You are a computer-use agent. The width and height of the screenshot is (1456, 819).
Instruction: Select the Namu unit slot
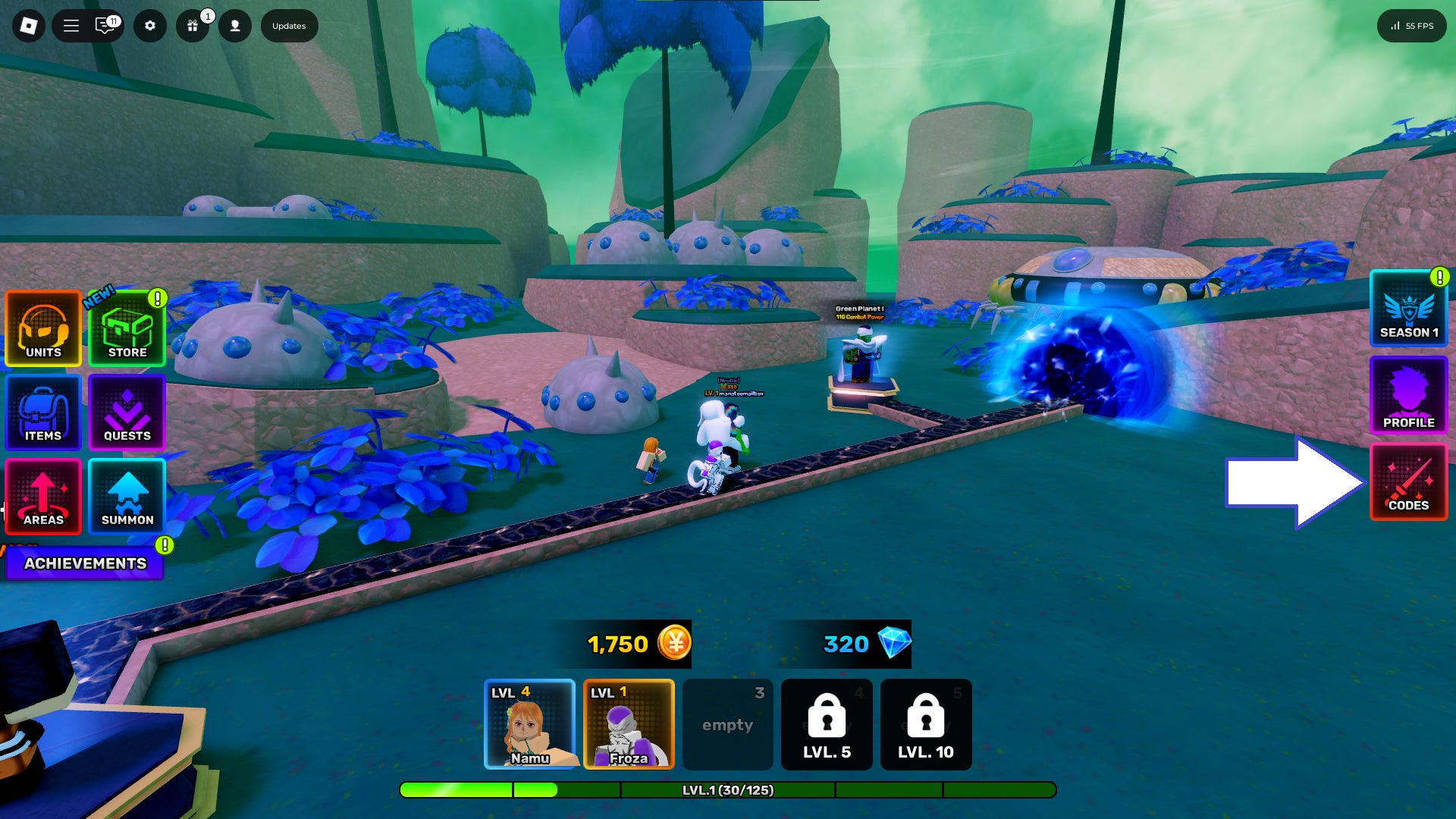[x=529, y=724]
